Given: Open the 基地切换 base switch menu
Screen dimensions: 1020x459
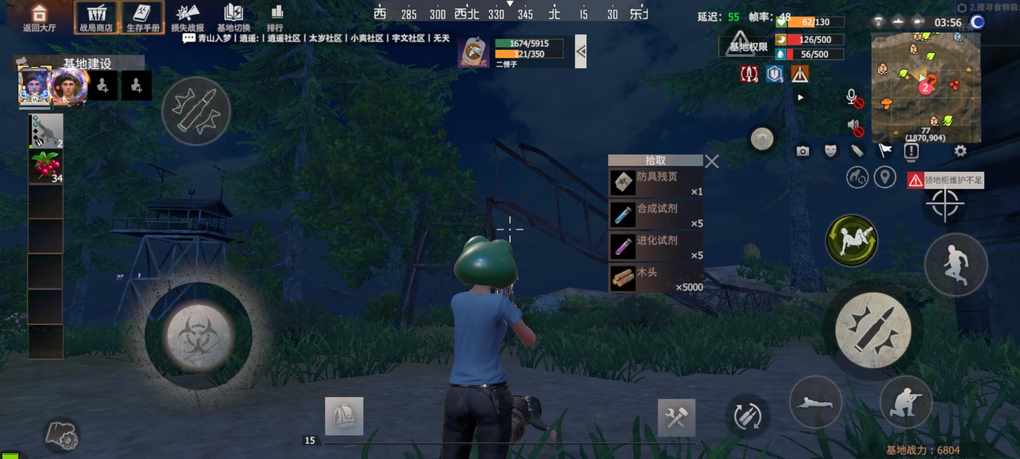Looking at the screenshot, I should click(x=233, y=17).
